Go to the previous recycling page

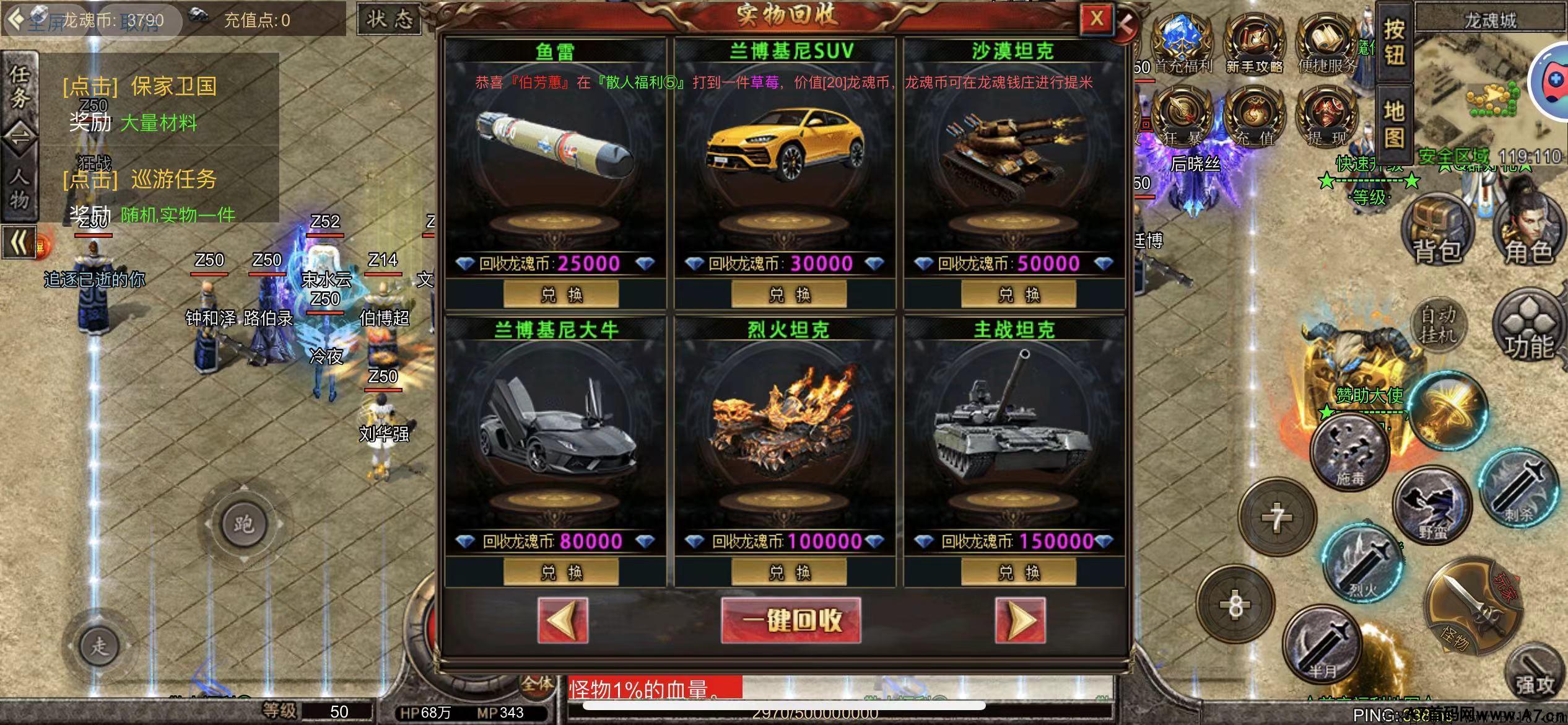point(563,620)
